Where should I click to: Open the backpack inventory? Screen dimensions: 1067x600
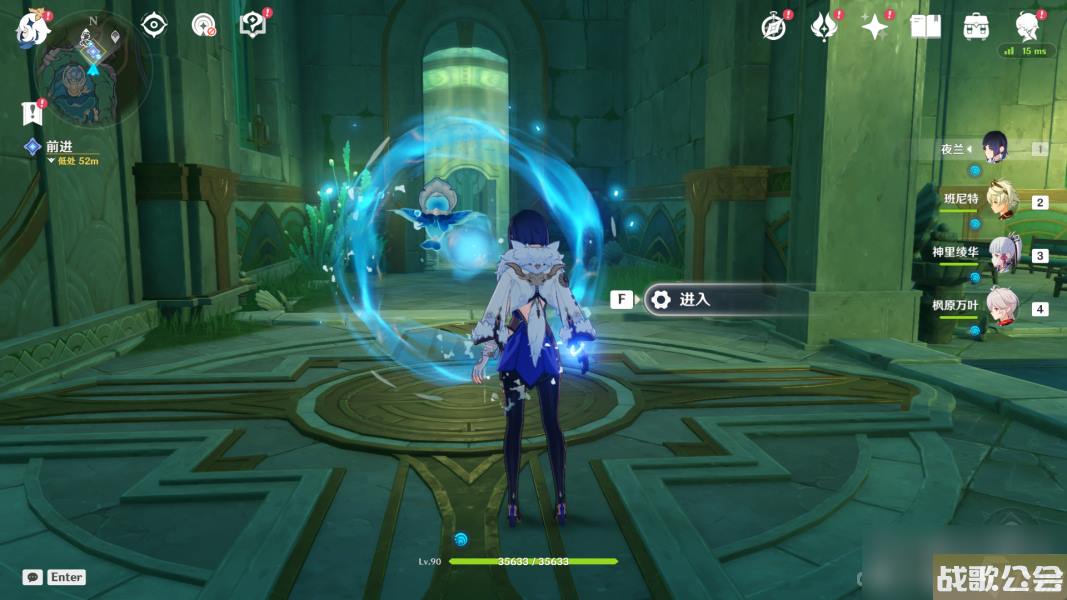(976, 27)
